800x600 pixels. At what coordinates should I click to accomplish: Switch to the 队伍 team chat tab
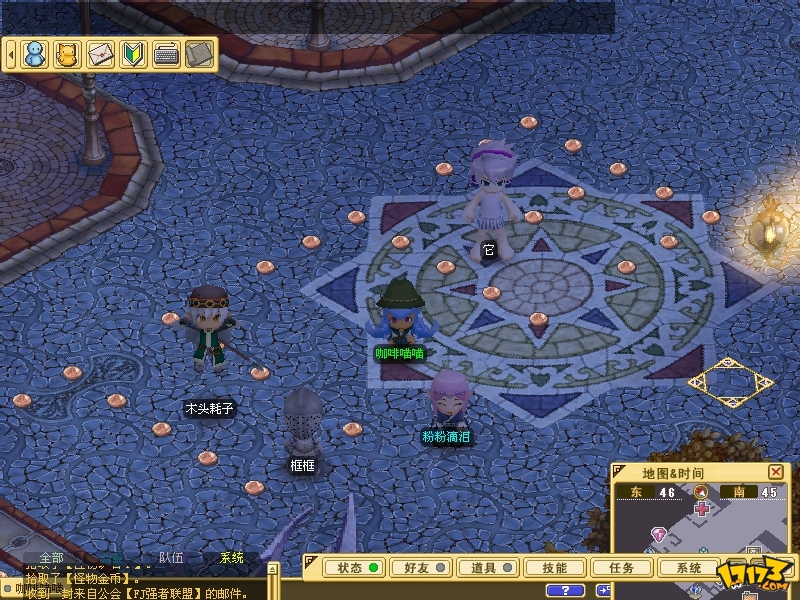click(x=171, y=558)
